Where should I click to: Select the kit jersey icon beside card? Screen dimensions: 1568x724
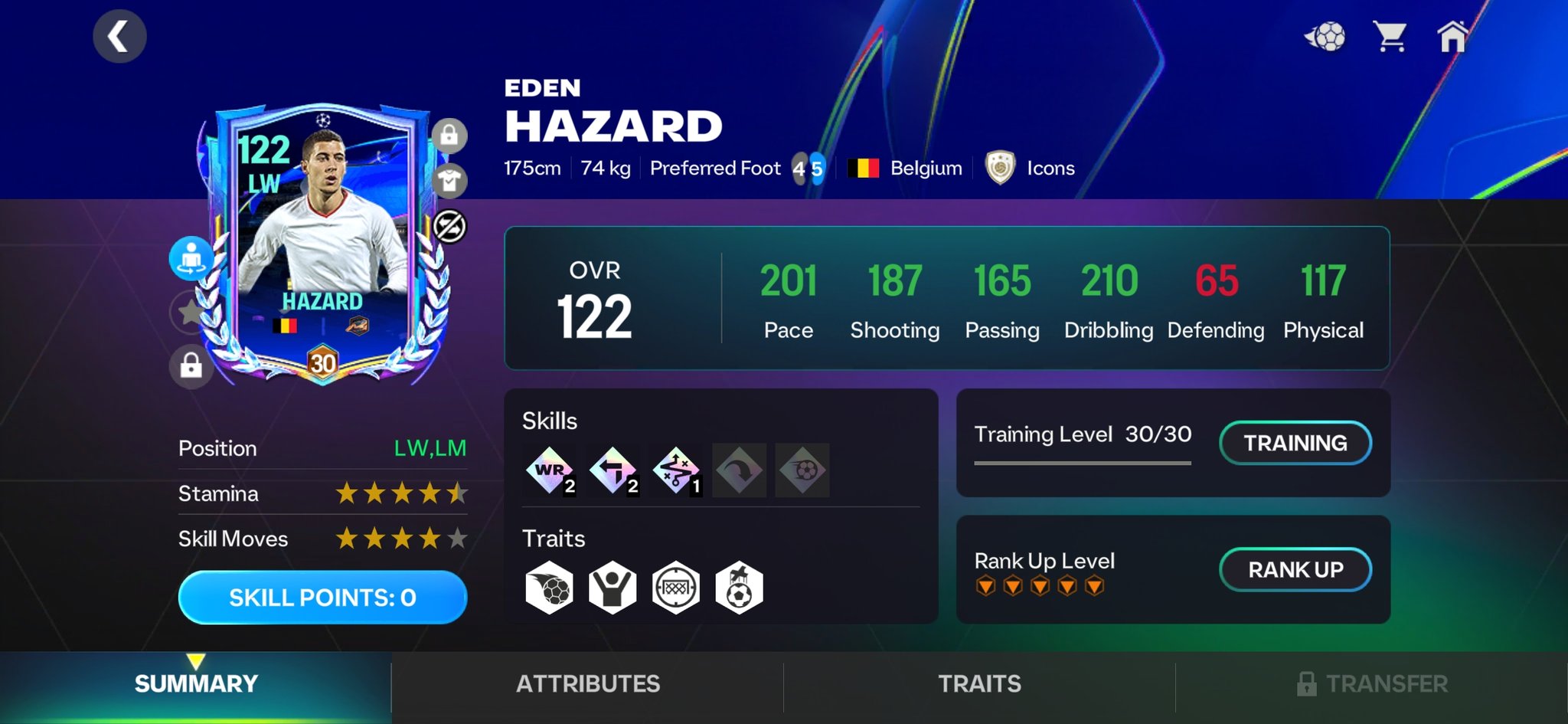click(451, 181)
